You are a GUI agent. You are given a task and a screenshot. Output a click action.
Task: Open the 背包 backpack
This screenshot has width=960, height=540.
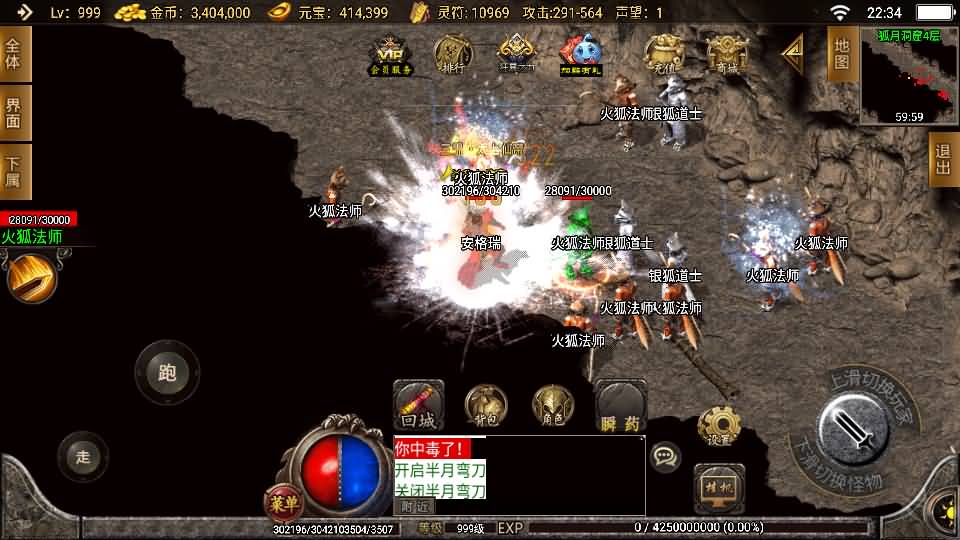pos(487,405)
